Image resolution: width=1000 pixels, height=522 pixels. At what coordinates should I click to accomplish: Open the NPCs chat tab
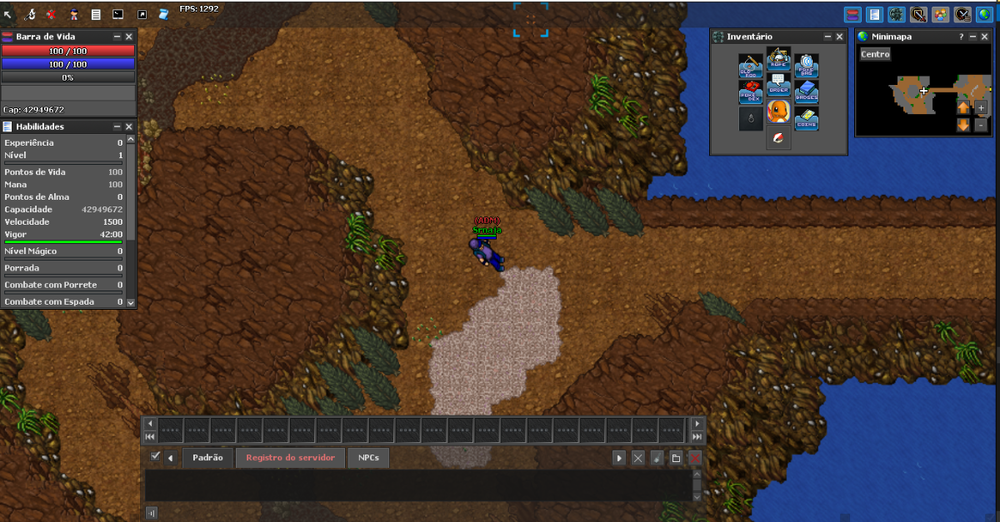click(x=369, y=457)
